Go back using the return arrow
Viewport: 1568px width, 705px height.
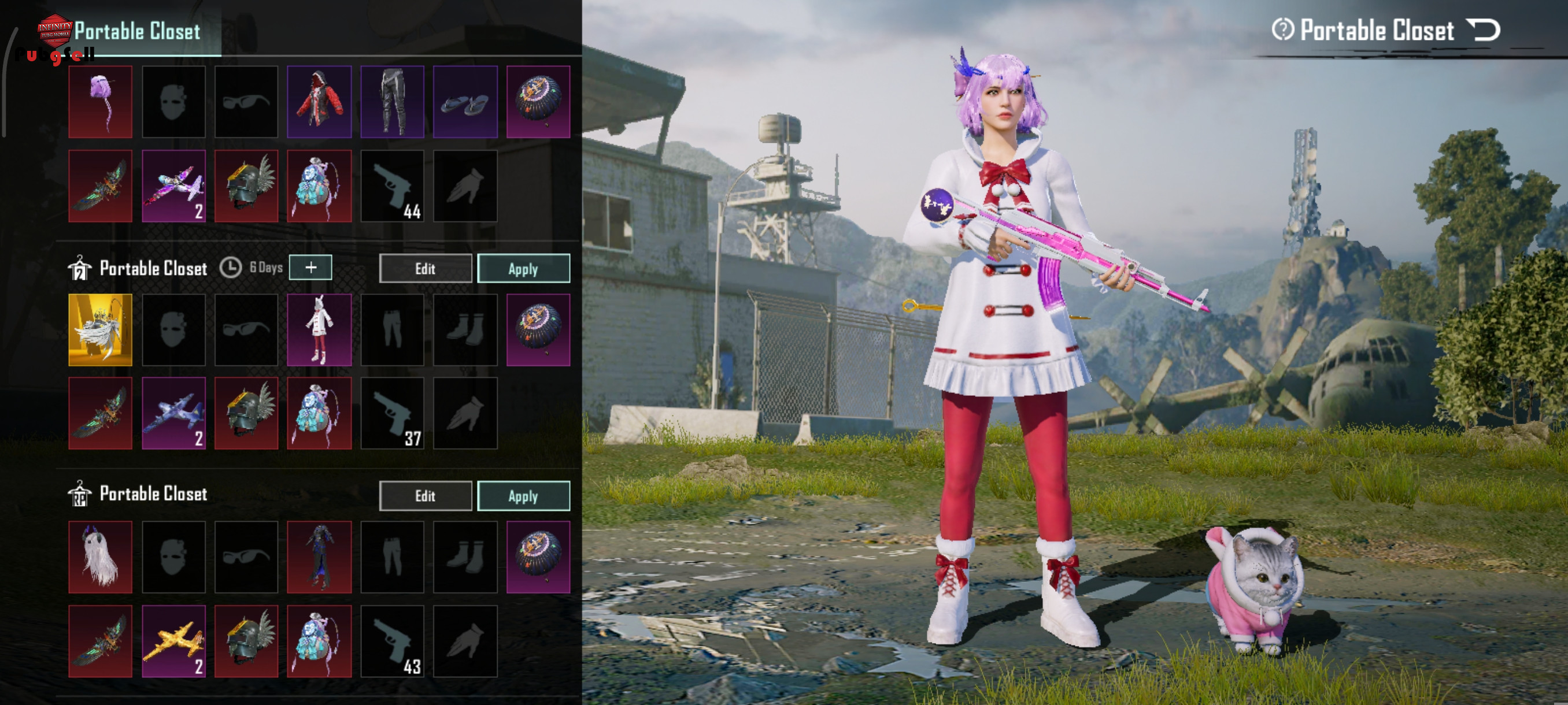[x=1483, y=30]
